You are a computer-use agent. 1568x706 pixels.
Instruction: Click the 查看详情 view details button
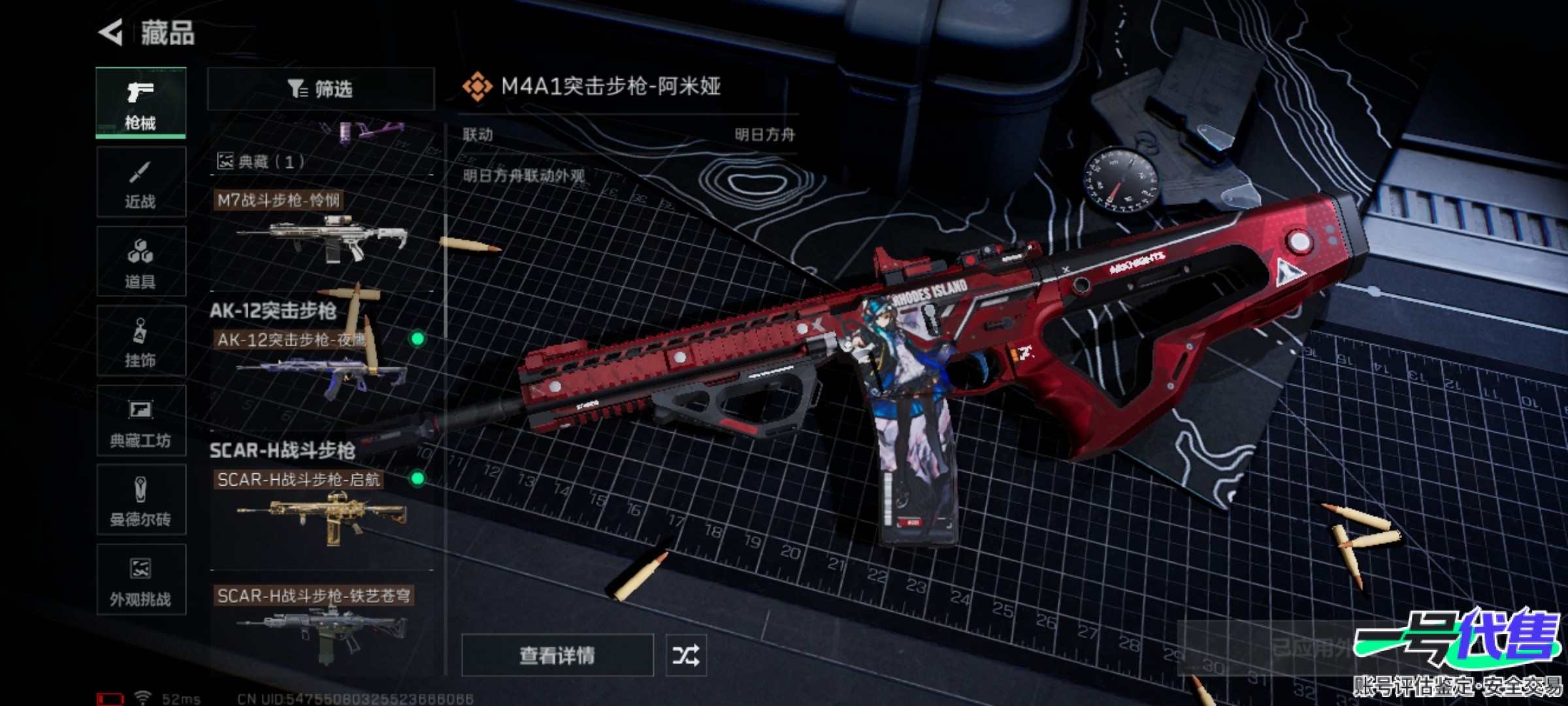click(x=557, y=655)
